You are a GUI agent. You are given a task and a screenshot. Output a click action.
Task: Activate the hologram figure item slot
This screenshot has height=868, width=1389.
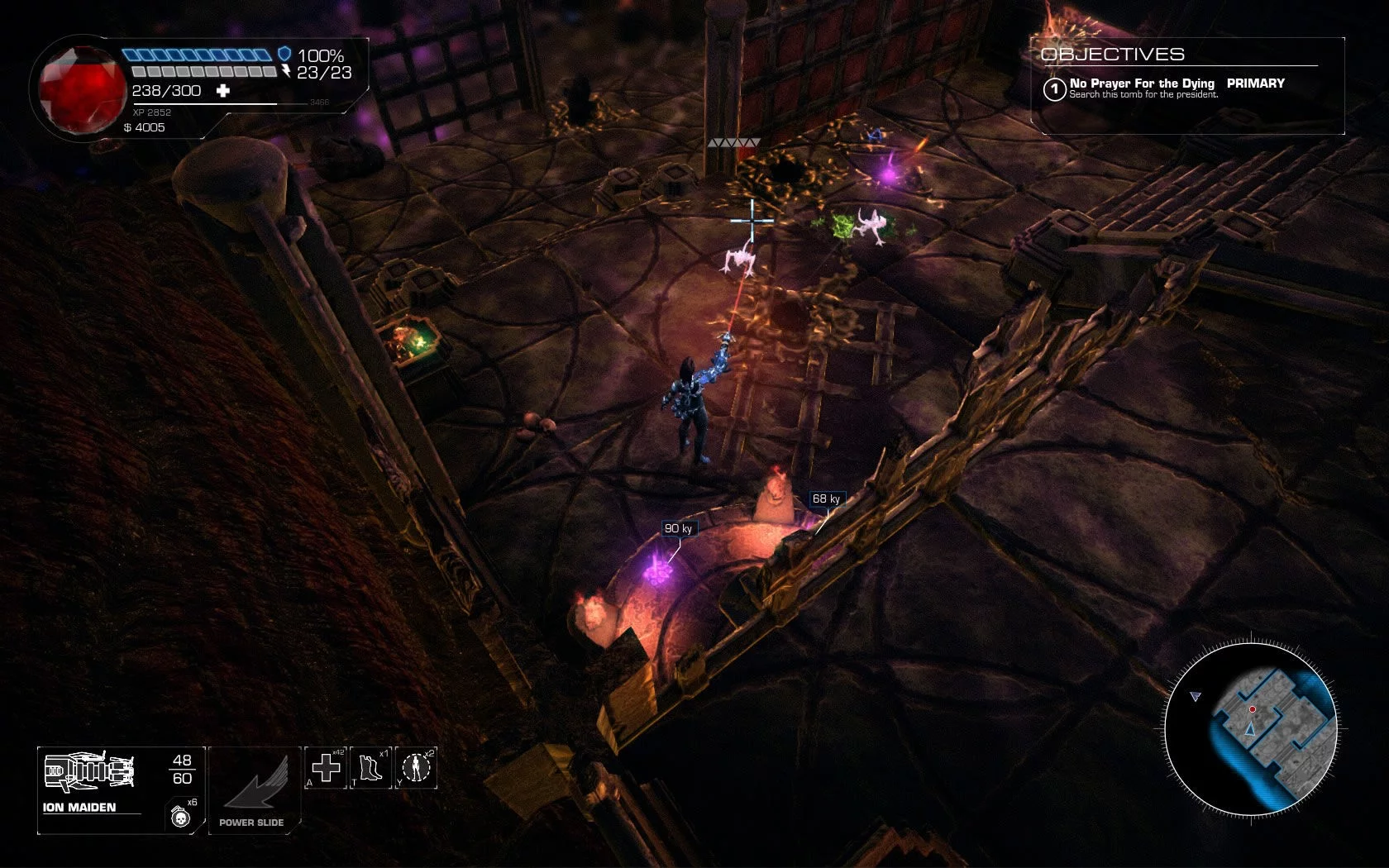tap(416, 768)
